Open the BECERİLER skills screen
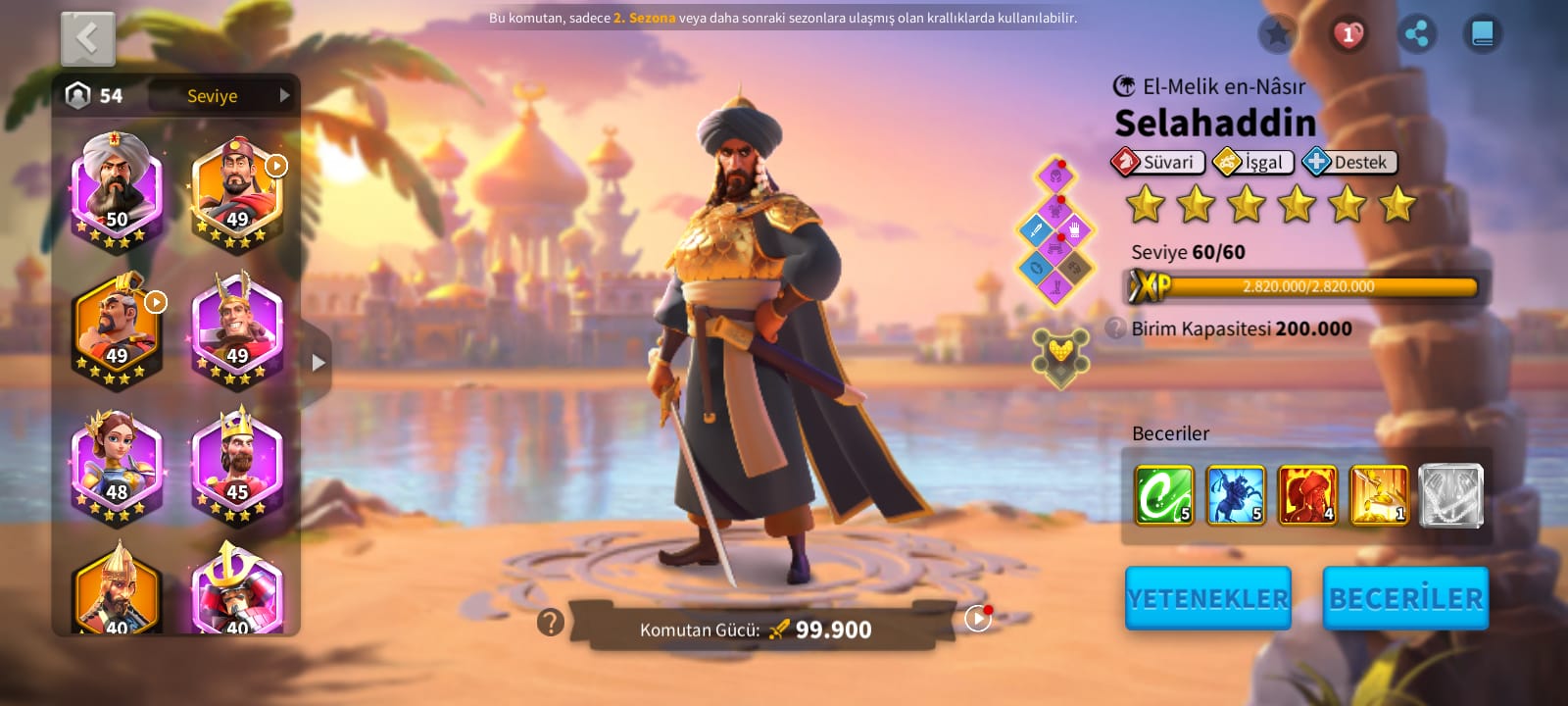 tap(1405, 597)
